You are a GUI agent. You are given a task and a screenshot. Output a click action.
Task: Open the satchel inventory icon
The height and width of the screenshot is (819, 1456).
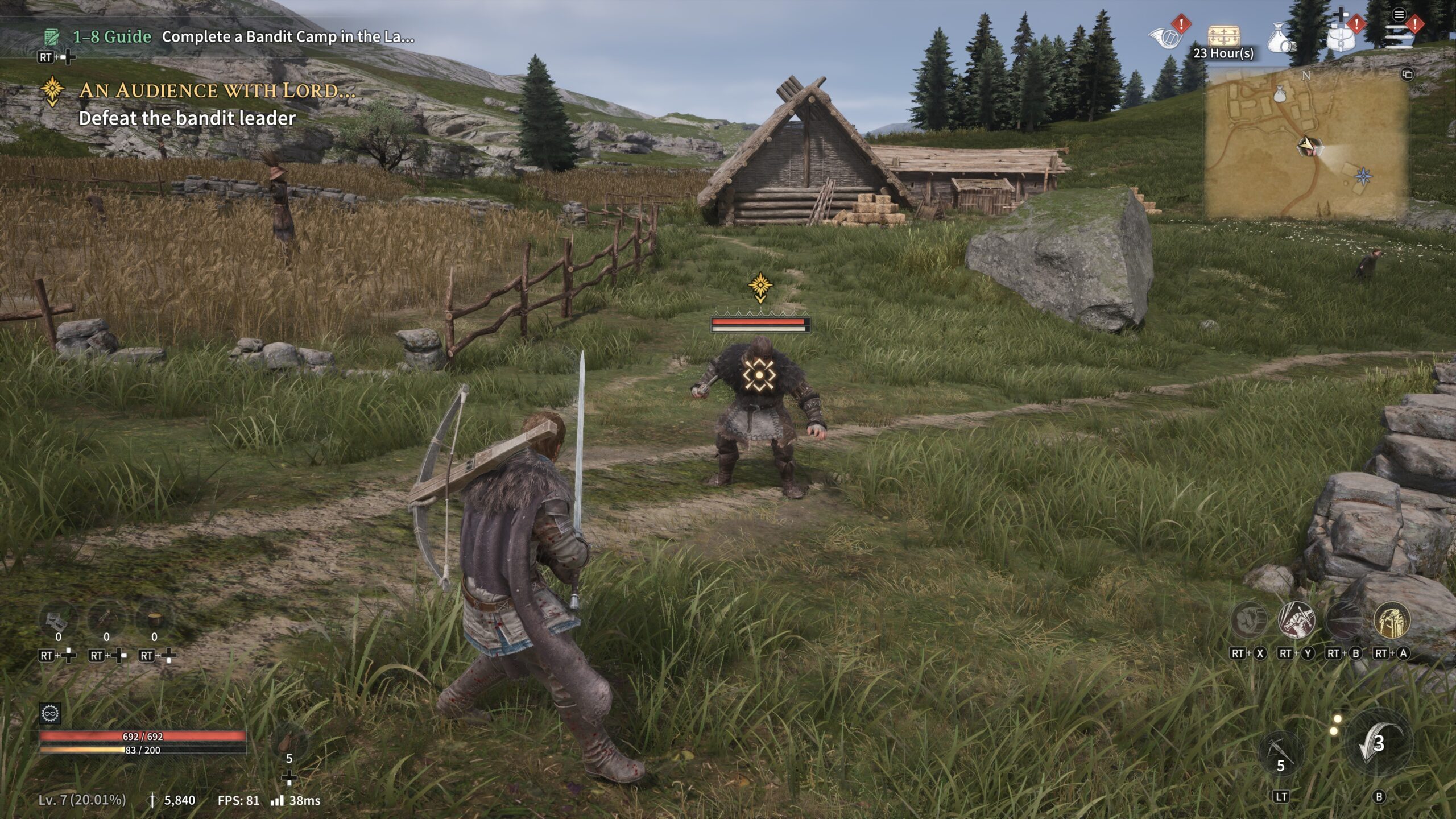click(x=1341, y=36)
